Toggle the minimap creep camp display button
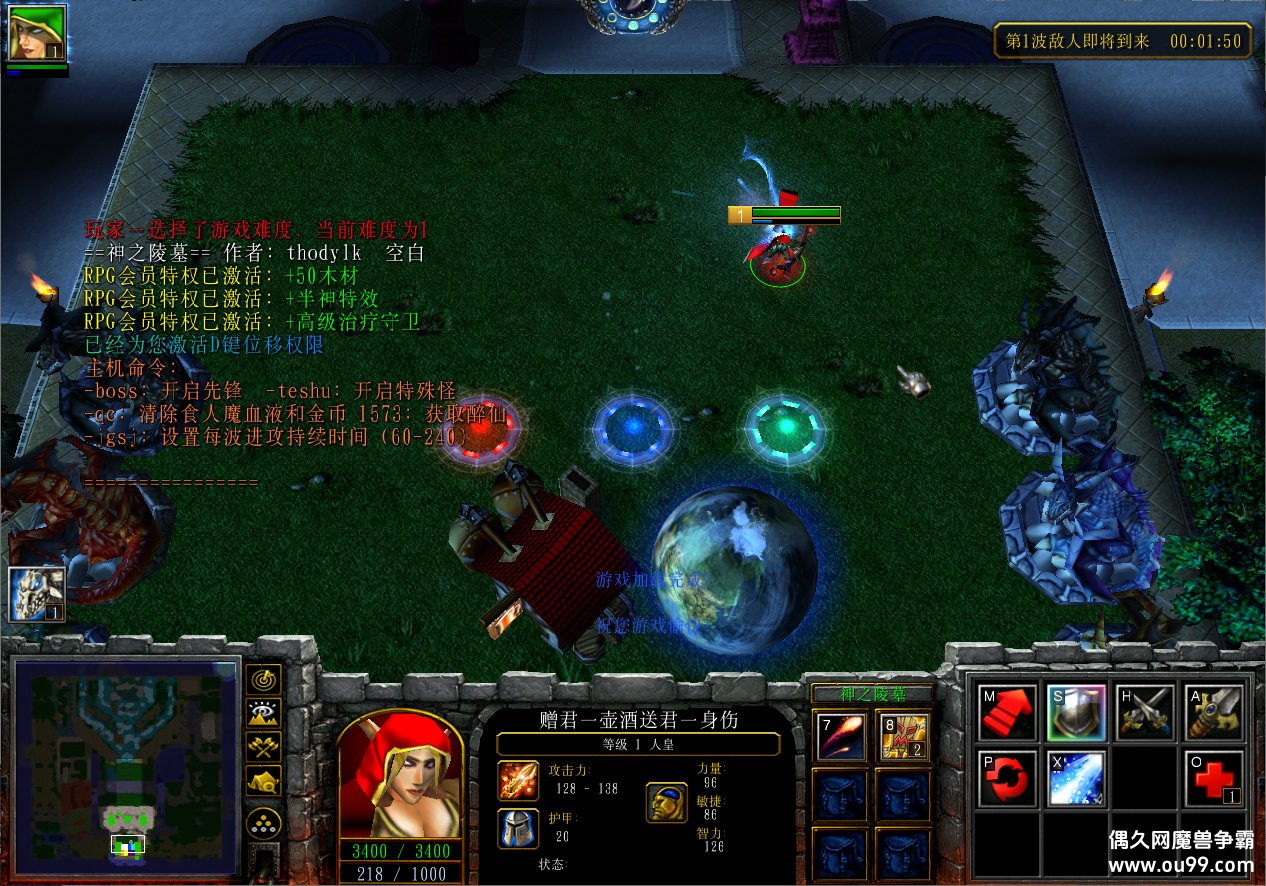Screen dimensions: 1266x886 tap(264, 779)
